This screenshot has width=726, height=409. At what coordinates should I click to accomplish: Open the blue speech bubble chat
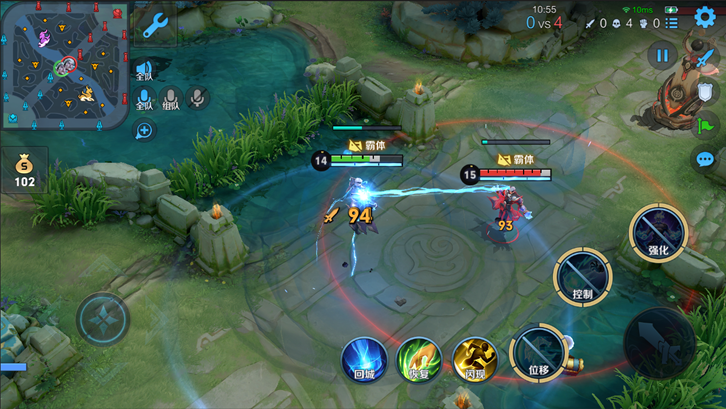pyautogui.click(x=705, y=159)
